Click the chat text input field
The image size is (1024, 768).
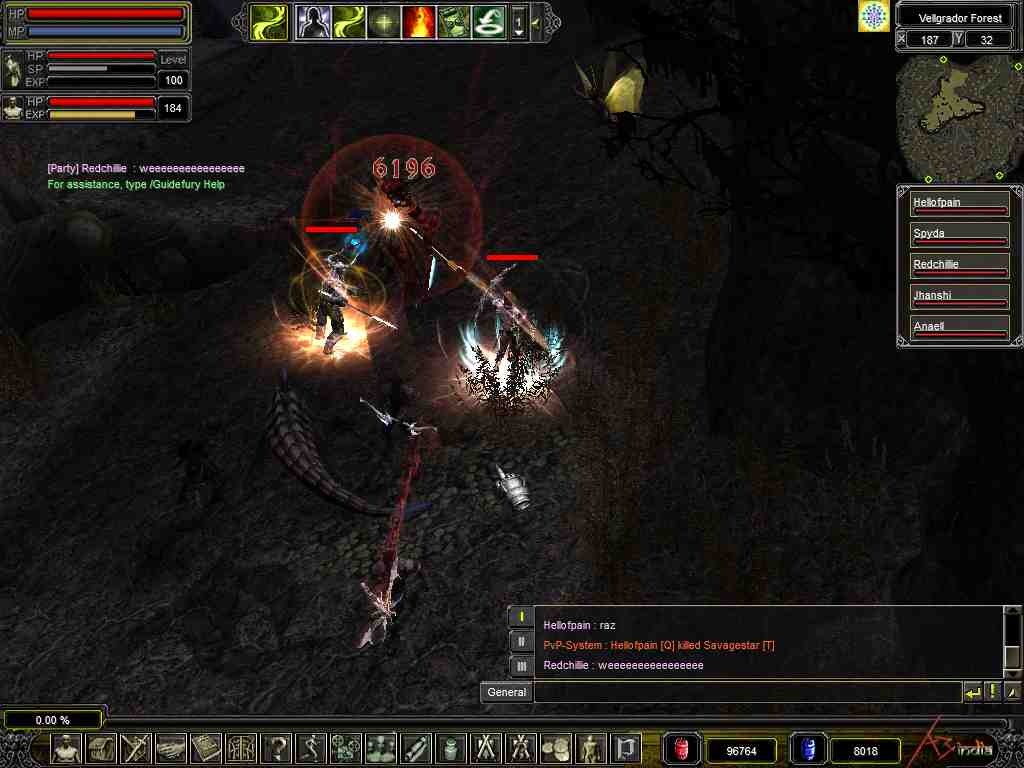(746, 692)
